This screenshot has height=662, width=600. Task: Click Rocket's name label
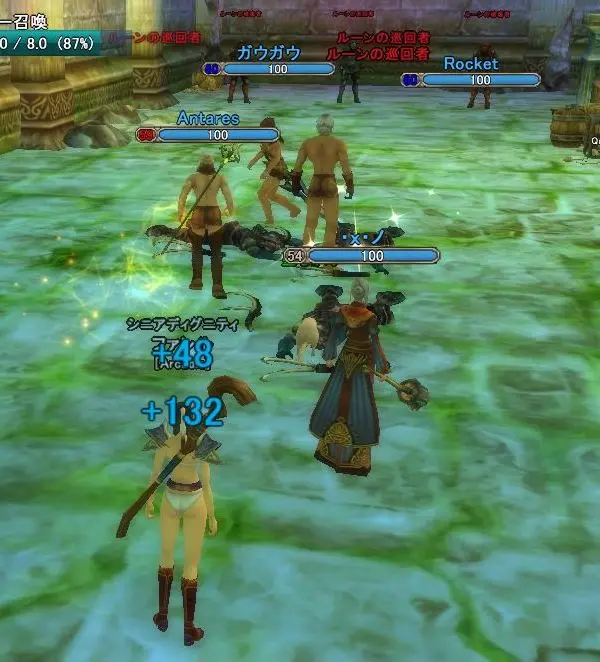coord(470,63)
